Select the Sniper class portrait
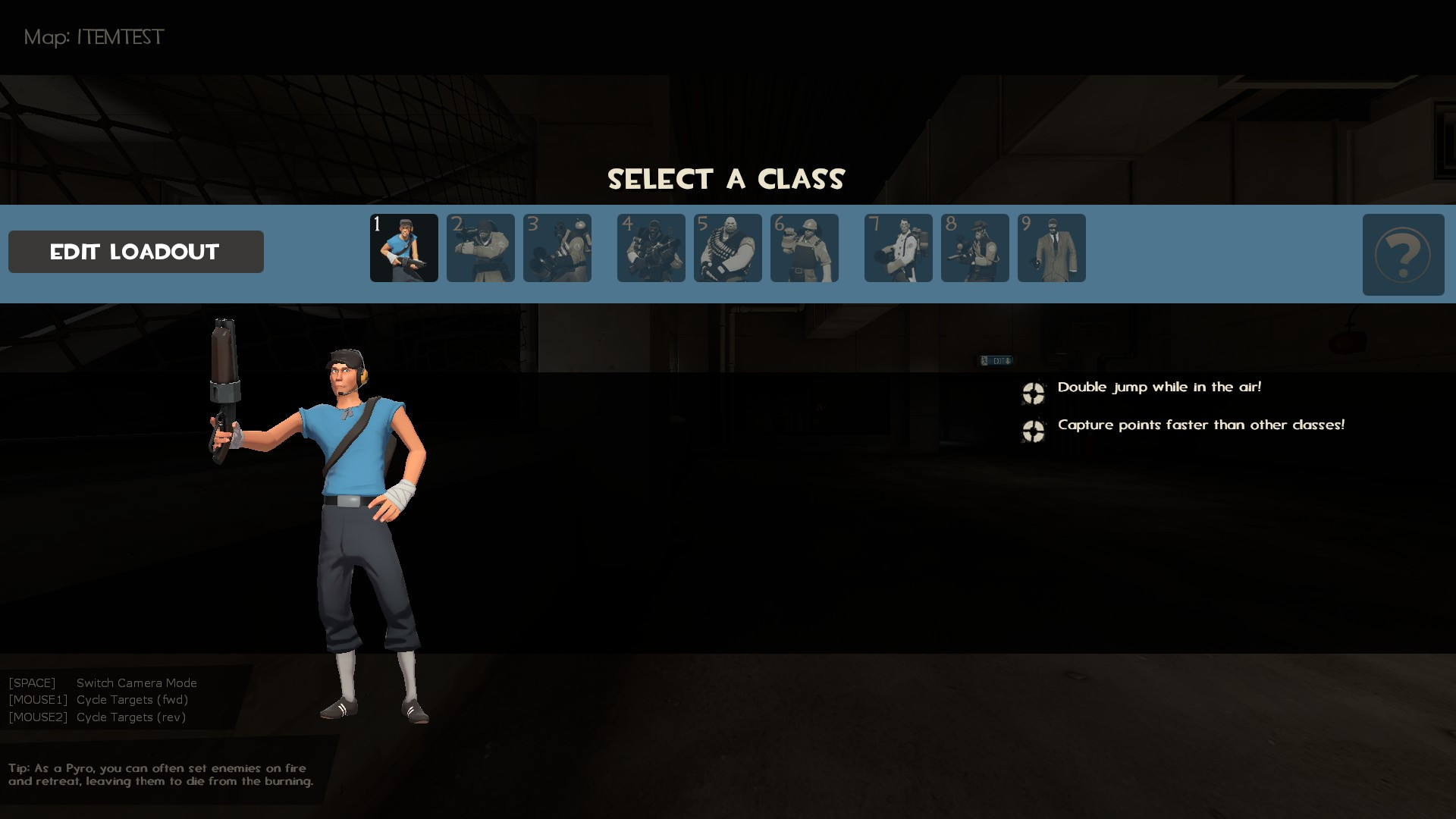This screenshot has height=819, width=1456. (974, 248)
